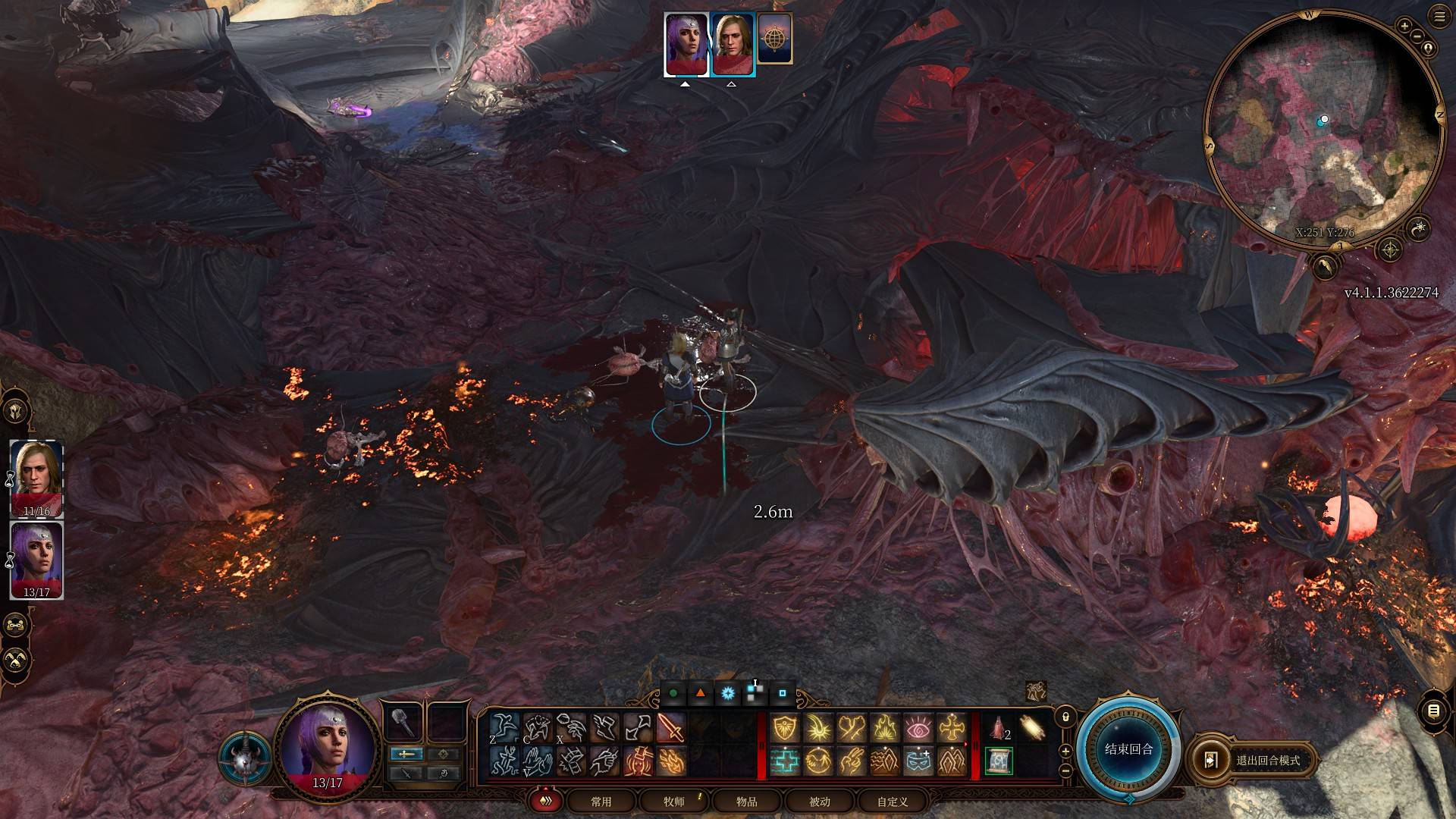The height and width of the screenshot is (819, 1456).
Task: Show the 被动 hotbar tab
Action: point(819,802)
